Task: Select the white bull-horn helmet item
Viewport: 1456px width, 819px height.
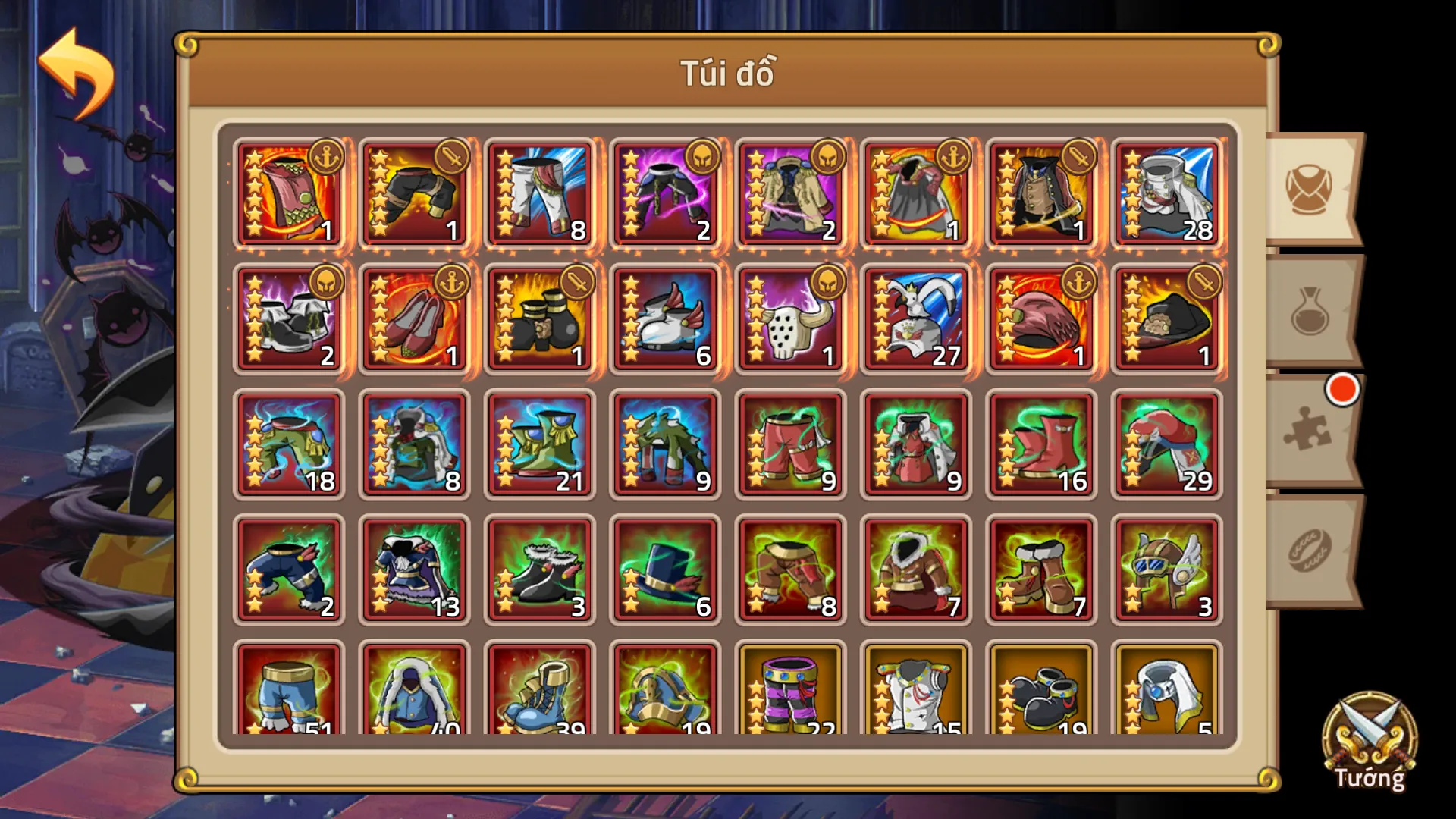Action: click(x=790, y=318)
